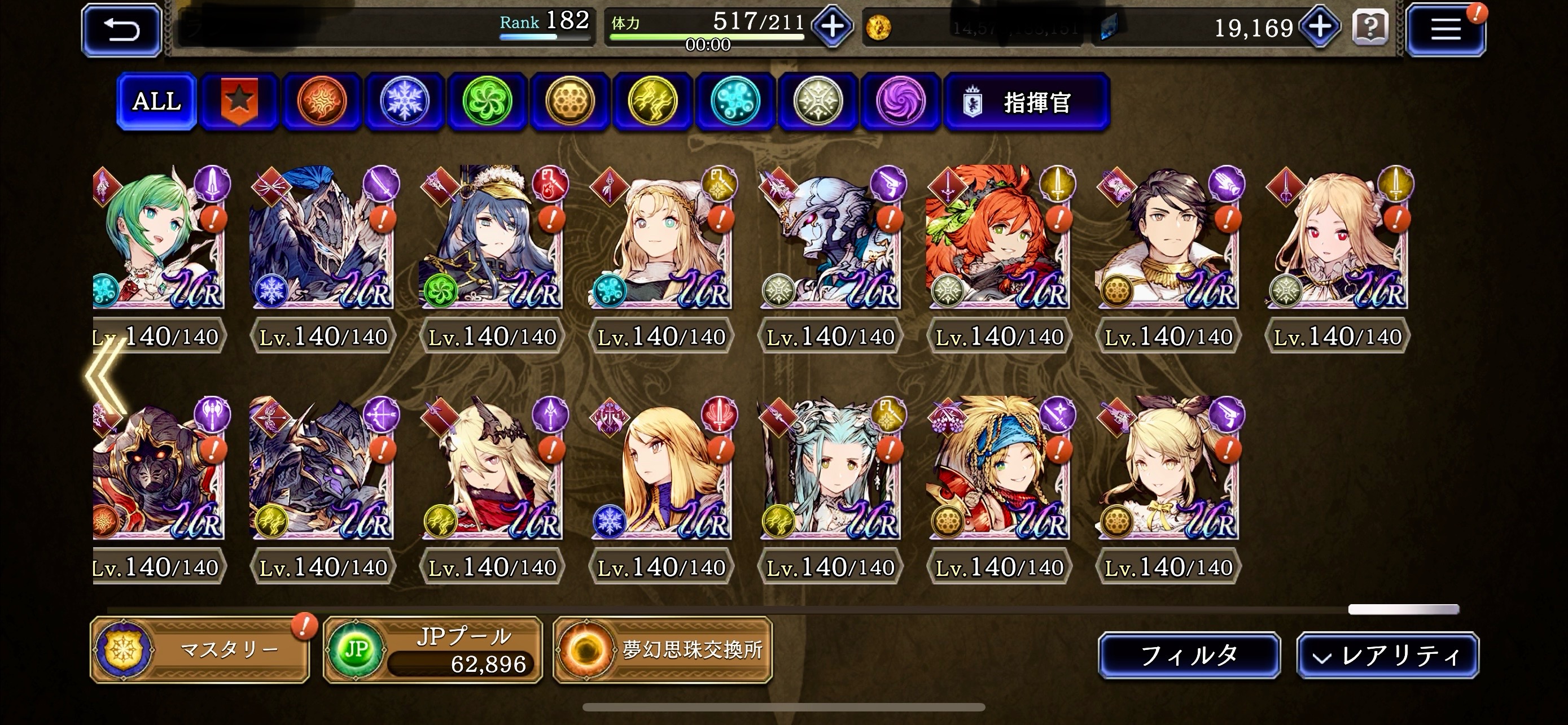Open the マスタリー menu
1568x725 pixels.
[200, 649]
